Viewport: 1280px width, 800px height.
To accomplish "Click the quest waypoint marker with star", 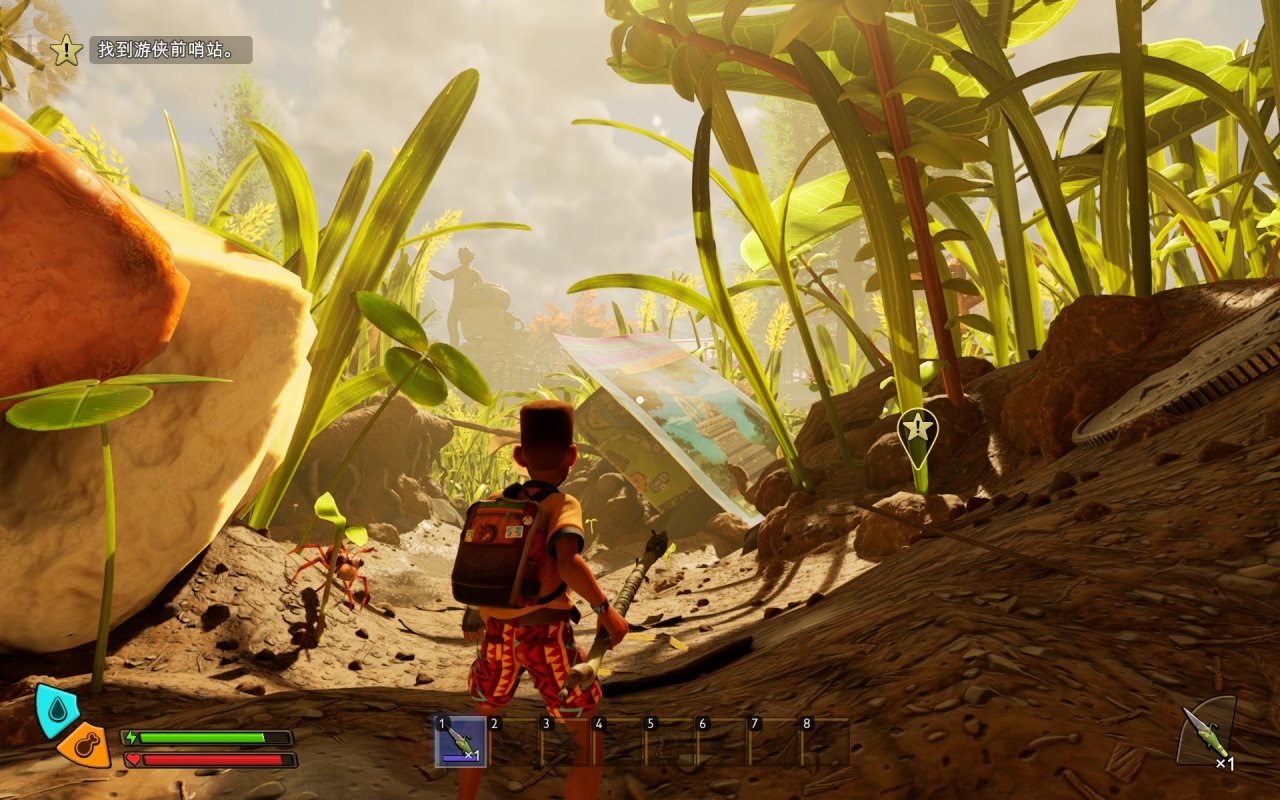I will click(917, 431).
